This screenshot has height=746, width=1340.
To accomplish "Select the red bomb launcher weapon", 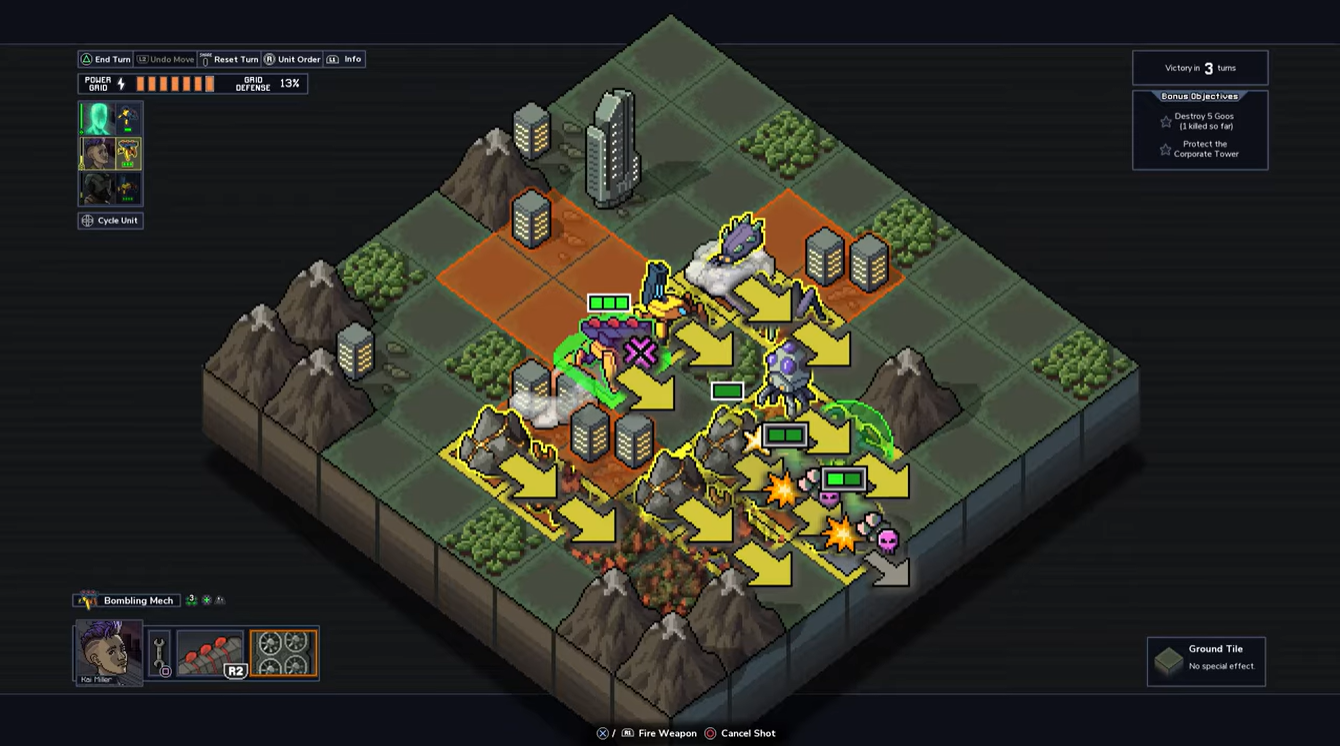I will (x=210, y=654).
